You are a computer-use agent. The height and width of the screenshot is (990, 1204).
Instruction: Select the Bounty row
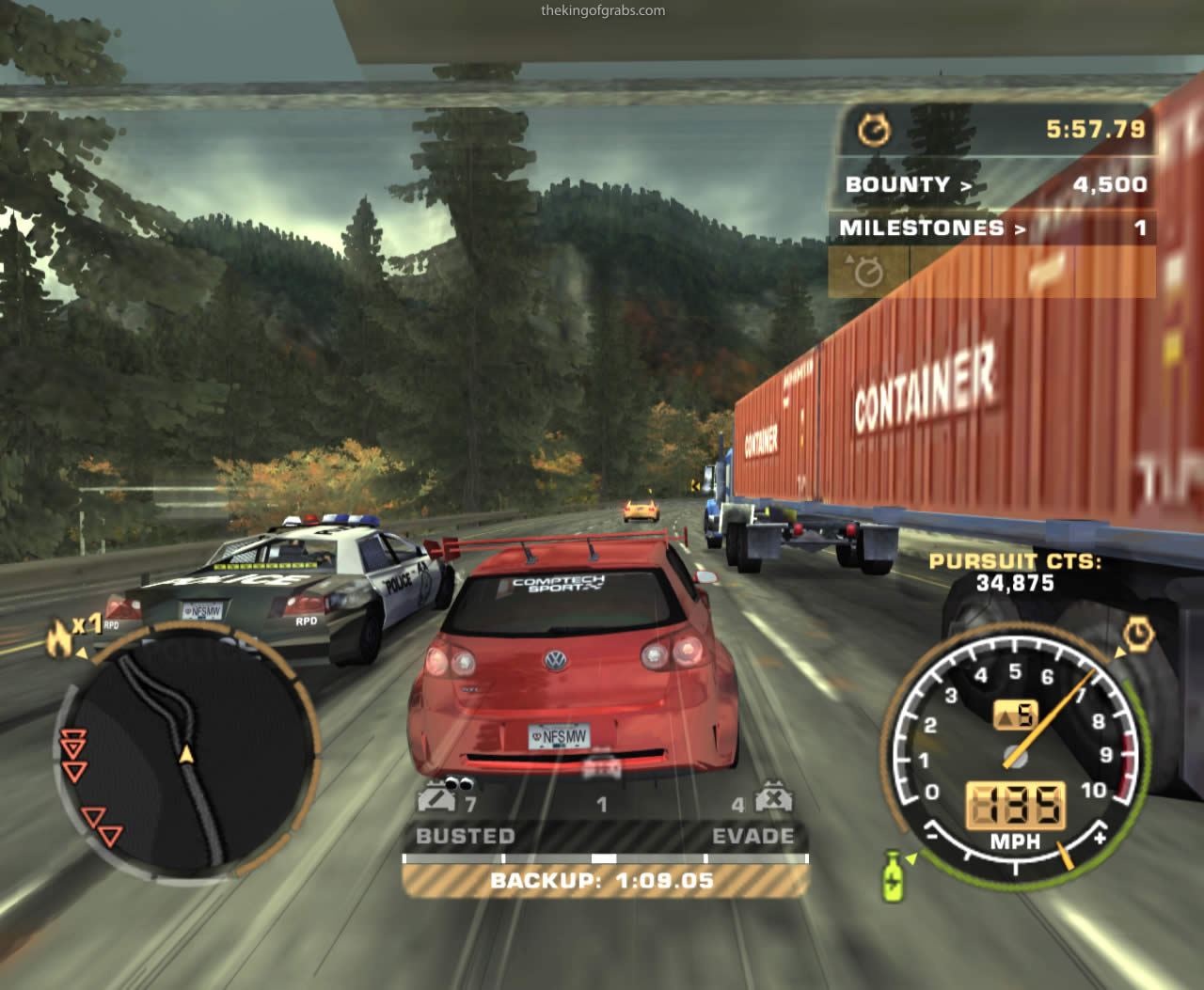pos(994,184)
